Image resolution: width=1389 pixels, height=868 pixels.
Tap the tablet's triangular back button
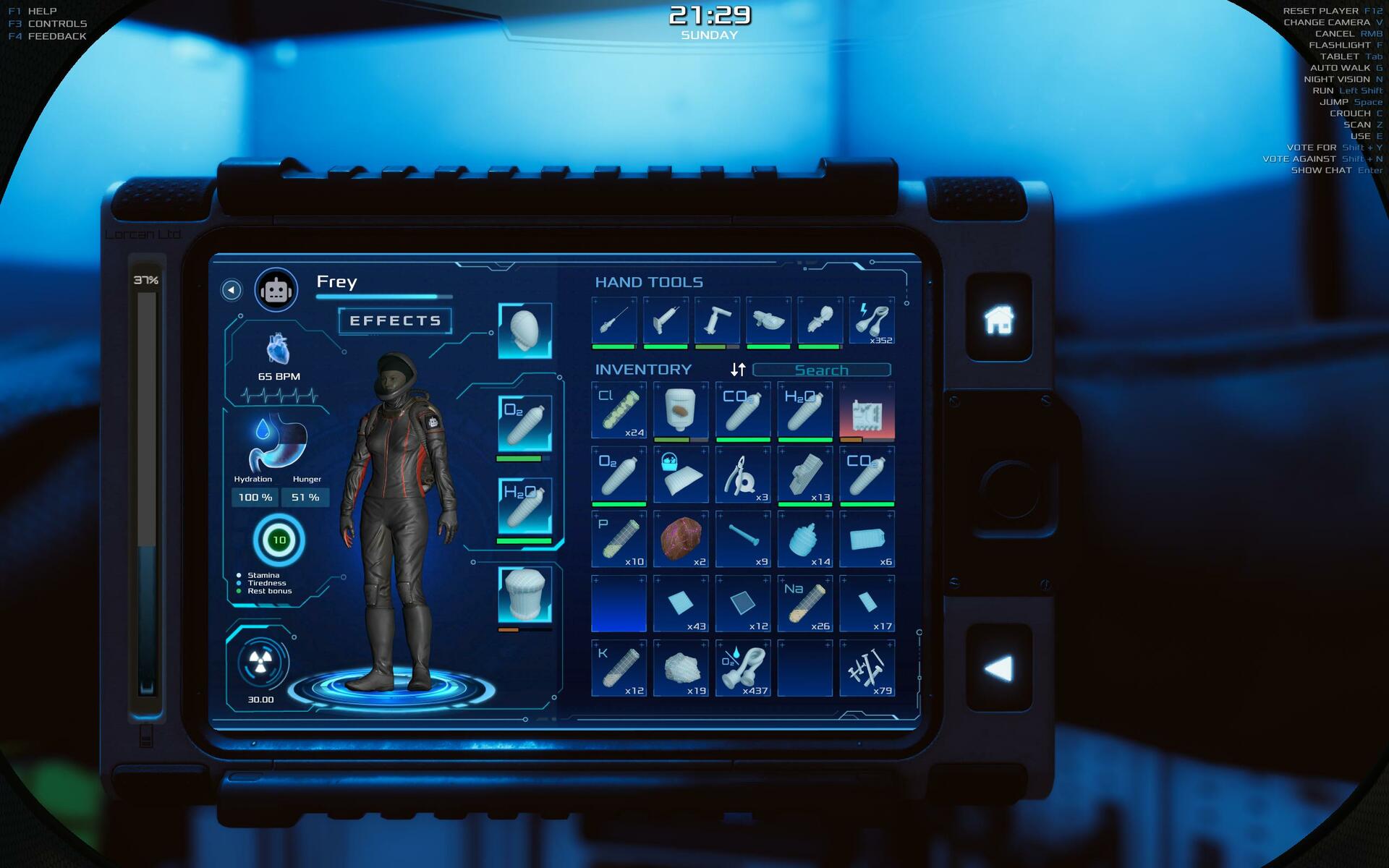click(x=999, y=668)
